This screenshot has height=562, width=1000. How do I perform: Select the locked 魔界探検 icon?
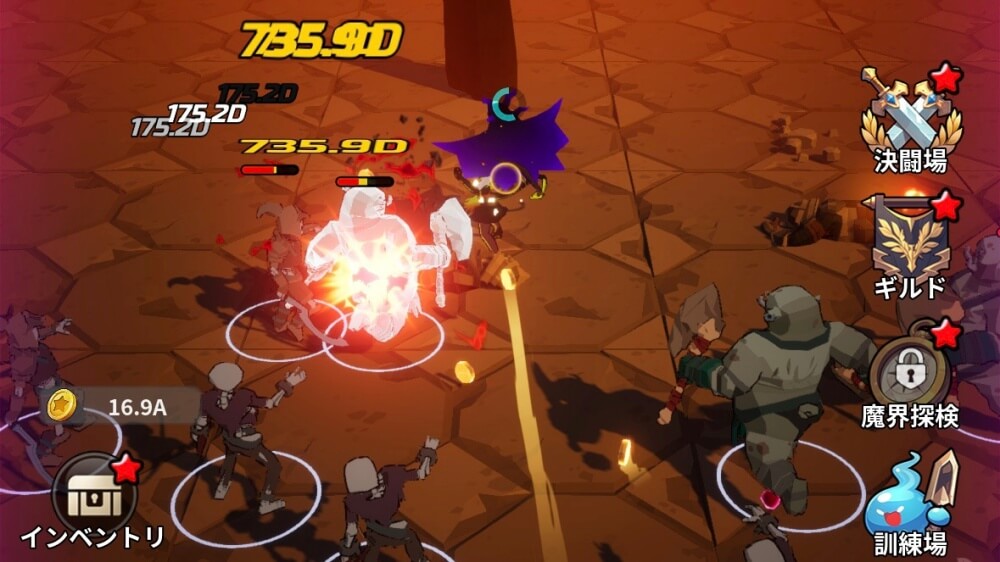pyautogui.click(x=911, y=374)
